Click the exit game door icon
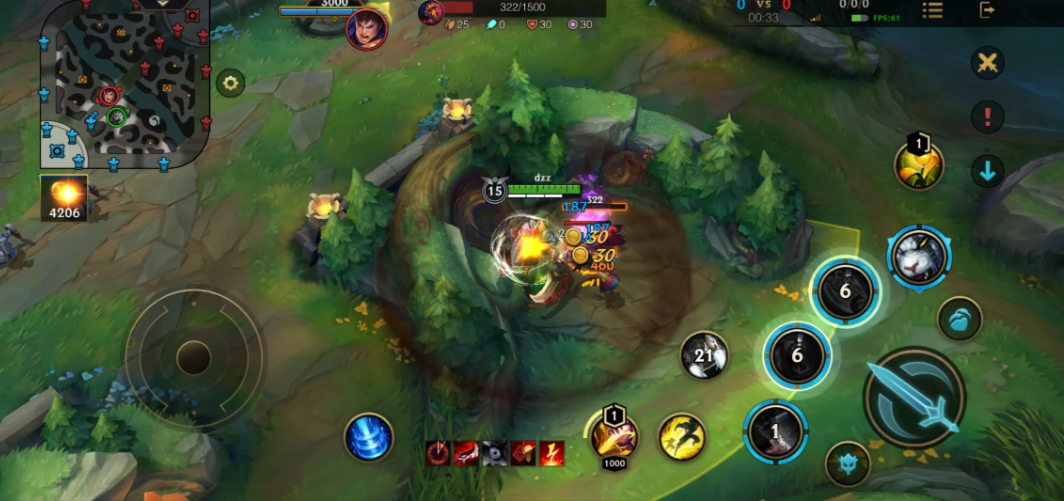This screenshot has height=501, width=1064. 988,11
